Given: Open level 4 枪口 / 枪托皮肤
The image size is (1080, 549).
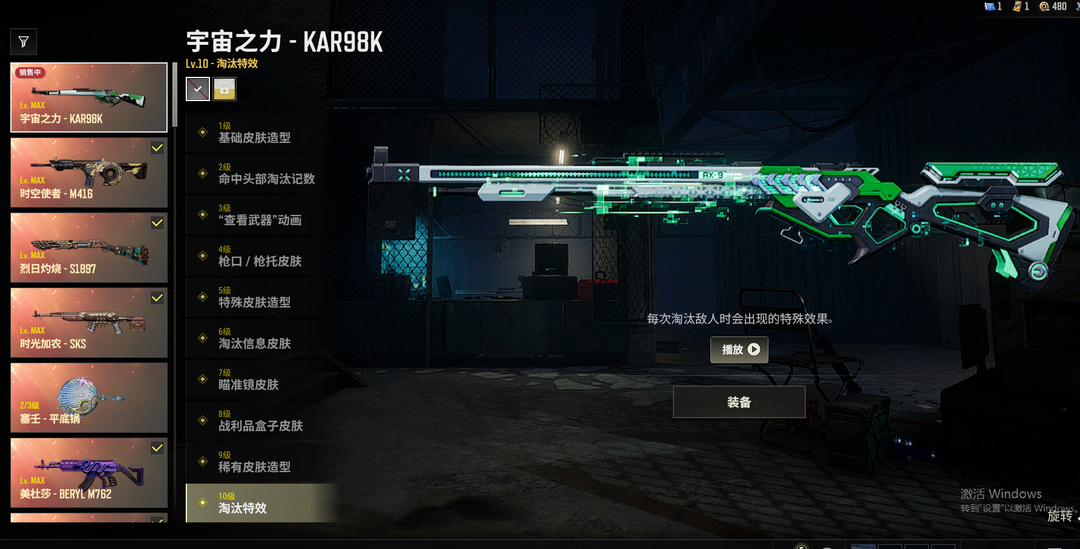Looking at the screenshot, I should click(259, 256).
